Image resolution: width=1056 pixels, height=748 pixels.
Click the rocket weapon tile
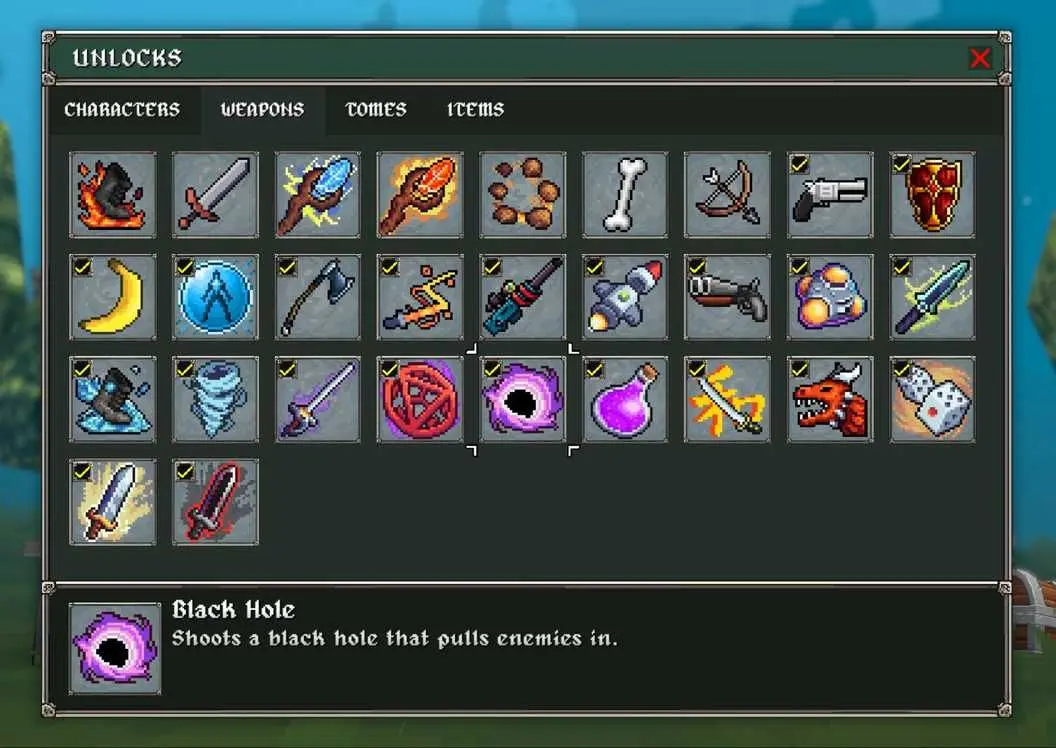click(x=625, y=297)
